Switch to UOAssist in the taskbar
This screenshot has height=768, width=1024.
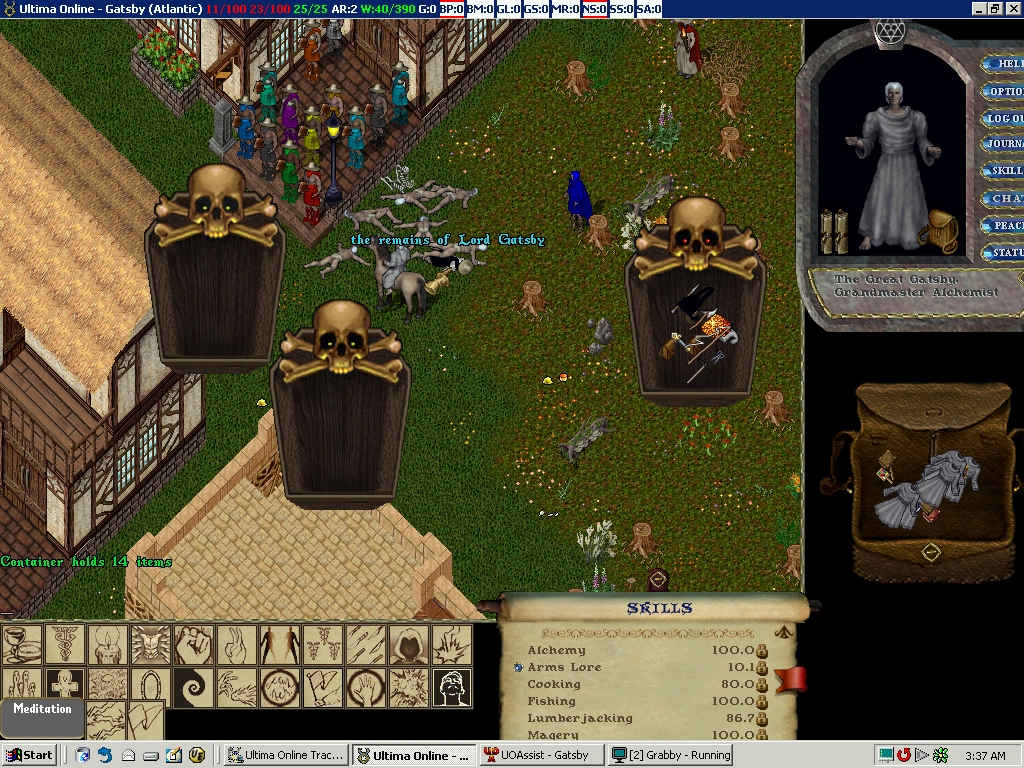(540, 755)
